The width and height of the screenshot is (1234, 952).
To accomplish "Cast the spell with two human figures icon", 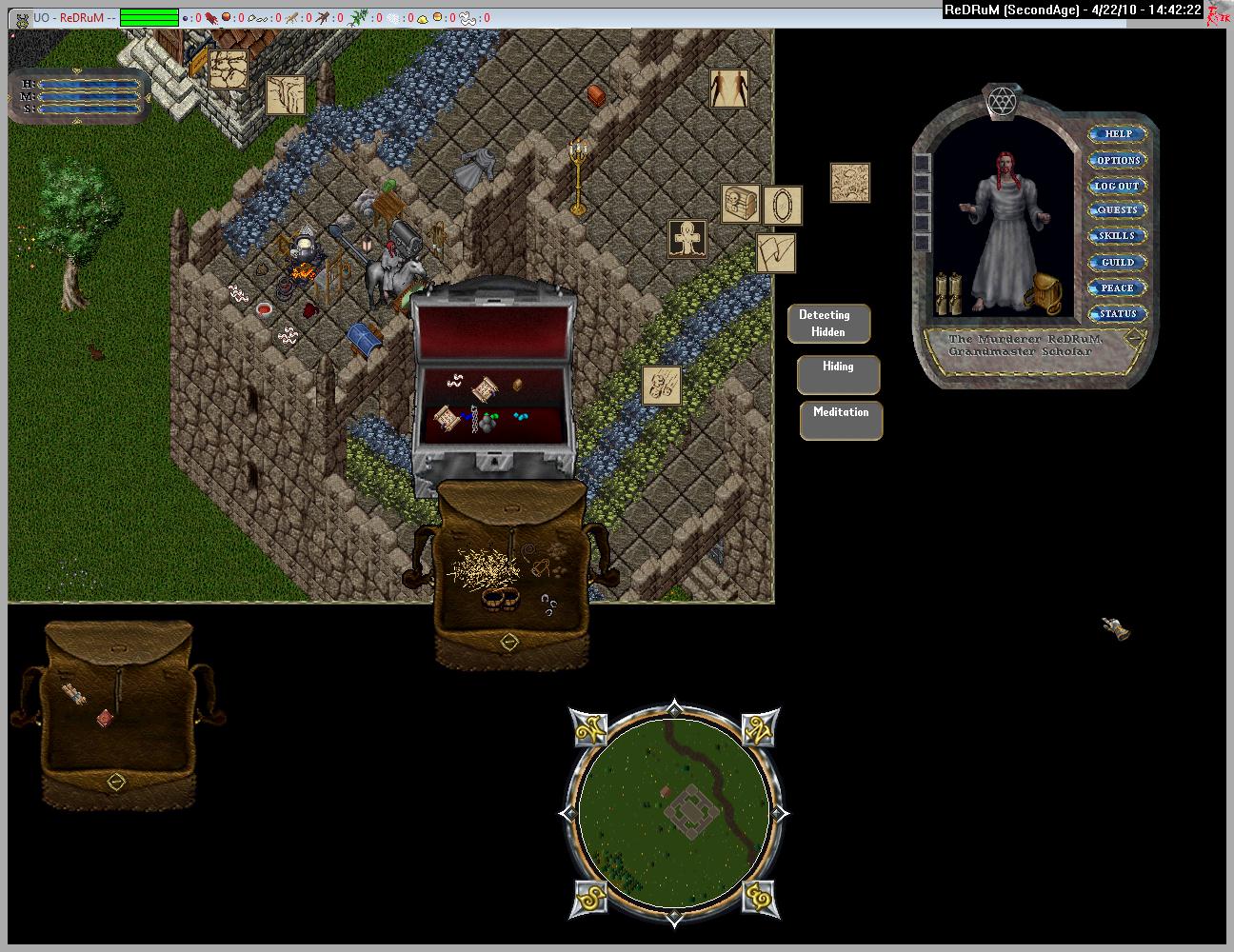I will click(x=728, y=89).
